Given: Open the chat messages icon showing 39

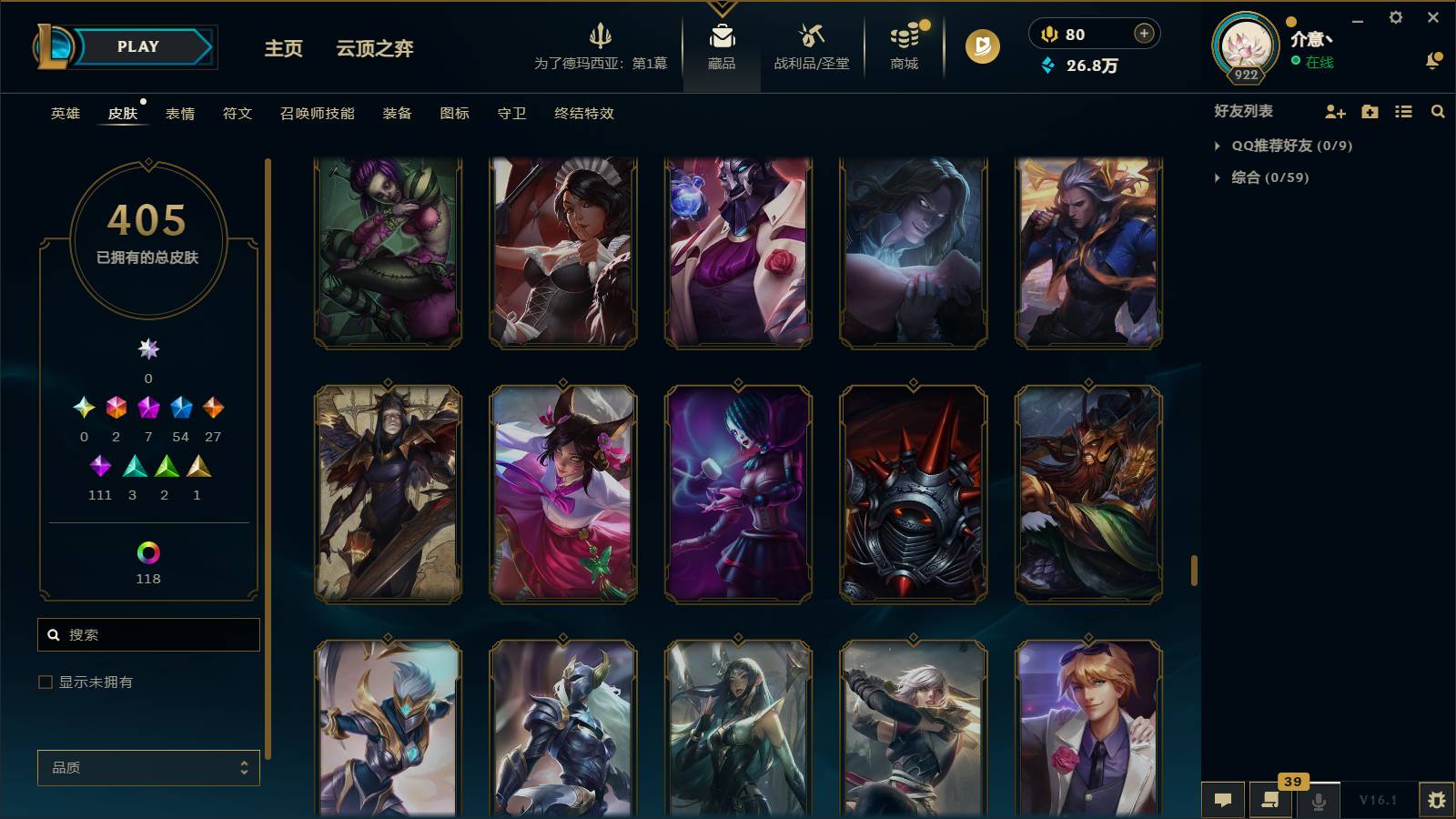Looking at the screenshot, I should click(x=1270, y=800).
